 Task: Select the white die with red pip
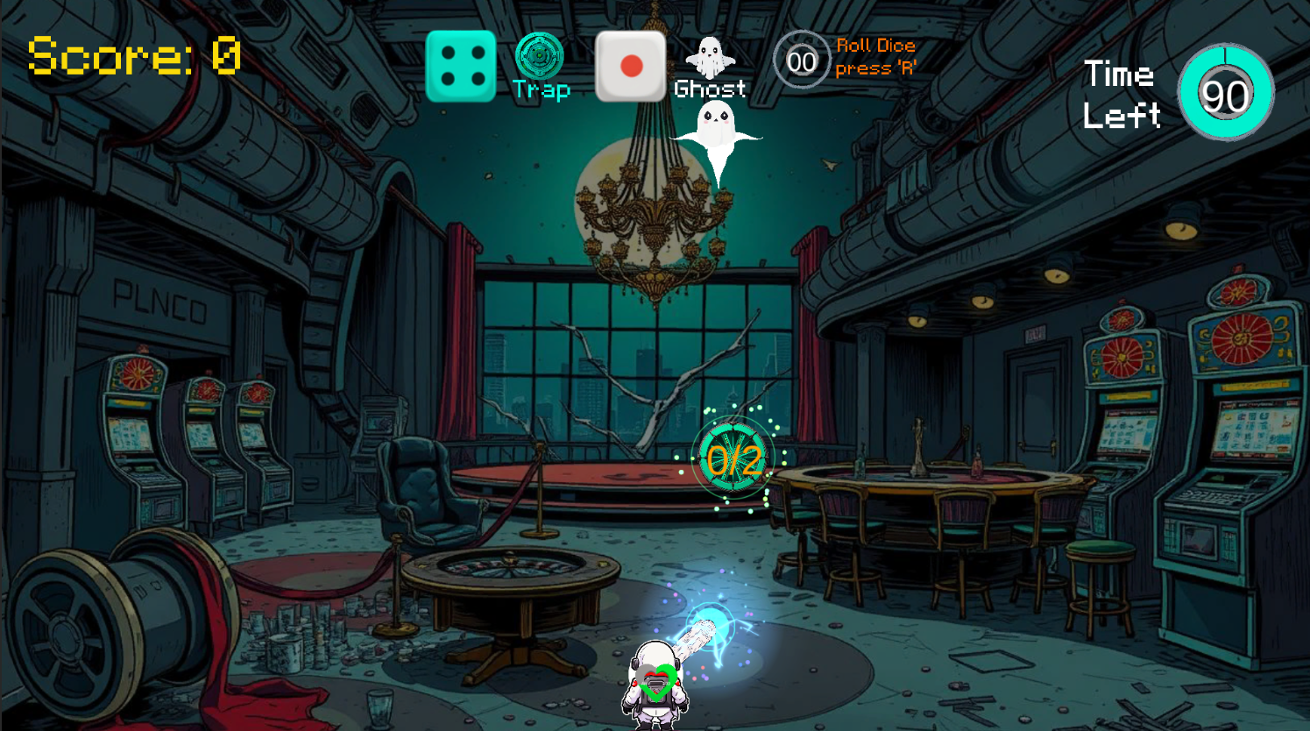[x=630, y=66]
